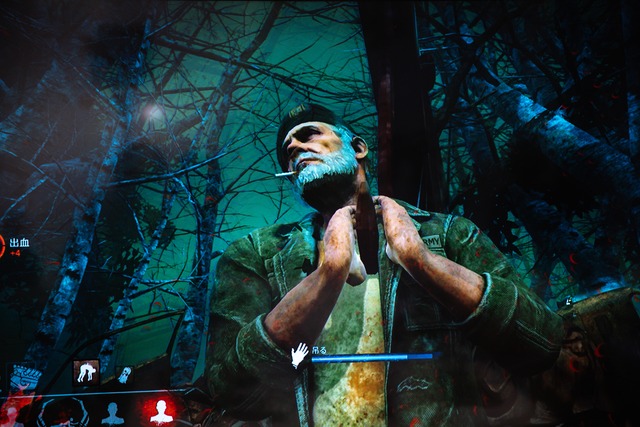Select the blue survivor silhouette icon

click(x=112, y=412)
